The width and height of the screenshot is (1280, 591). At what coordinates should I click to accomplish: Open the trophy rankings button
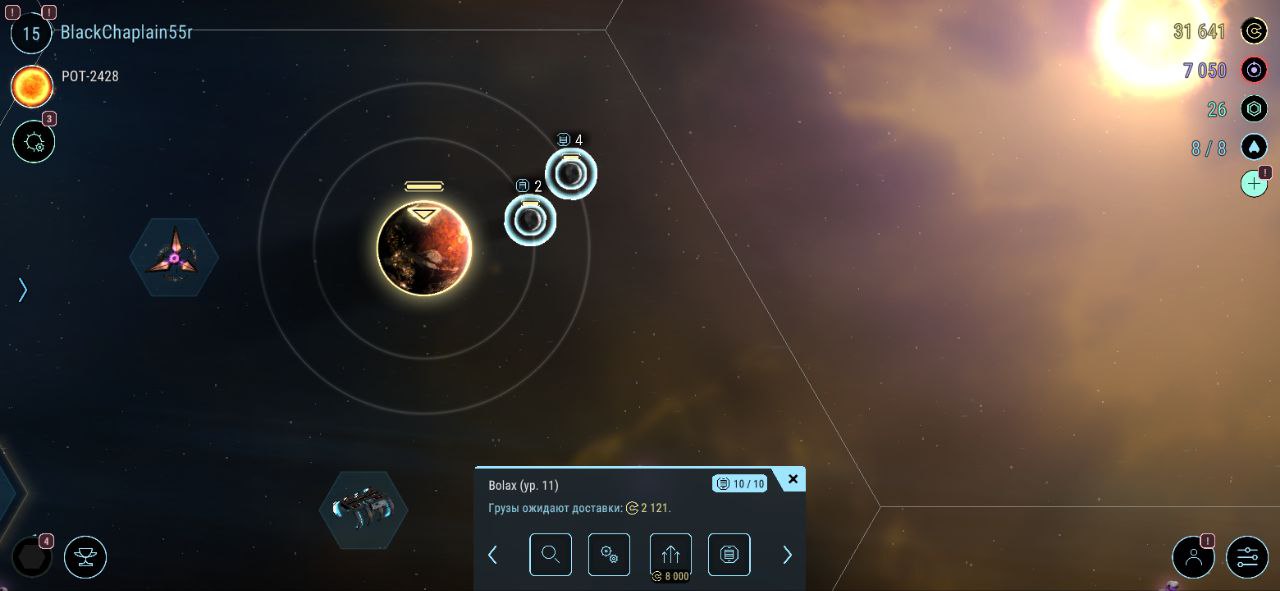[x=85, y=557]
